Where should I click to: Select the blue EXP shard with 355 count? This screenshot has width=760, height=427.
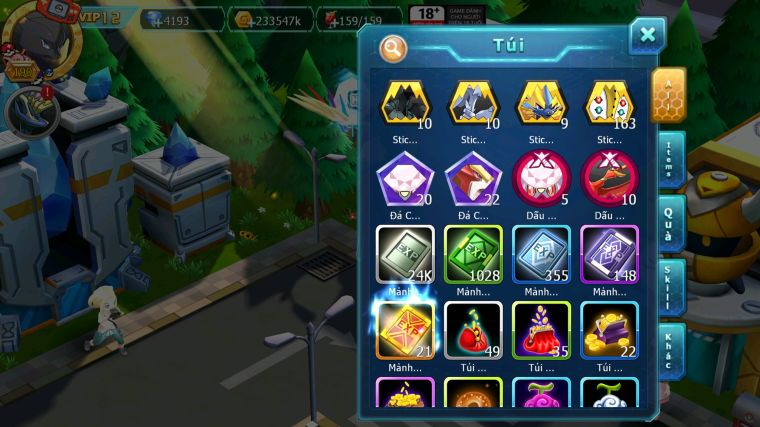(541, 252)
